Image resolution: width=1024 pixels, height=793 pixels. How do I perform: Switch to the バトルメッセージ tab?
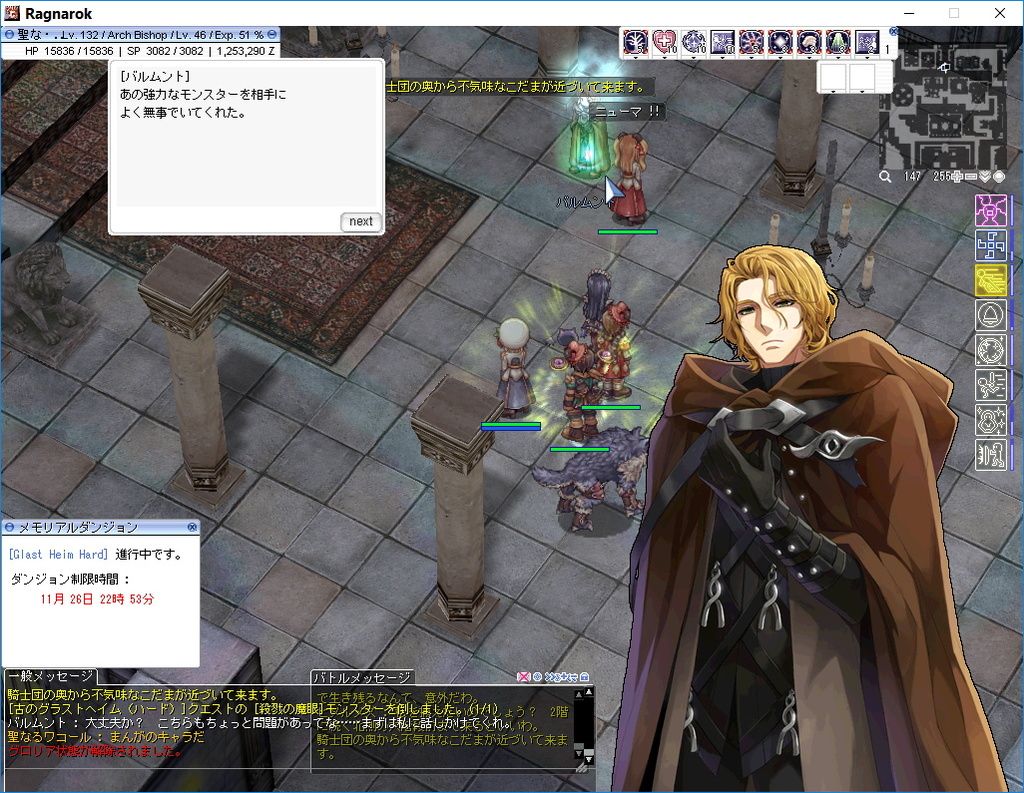362,677
